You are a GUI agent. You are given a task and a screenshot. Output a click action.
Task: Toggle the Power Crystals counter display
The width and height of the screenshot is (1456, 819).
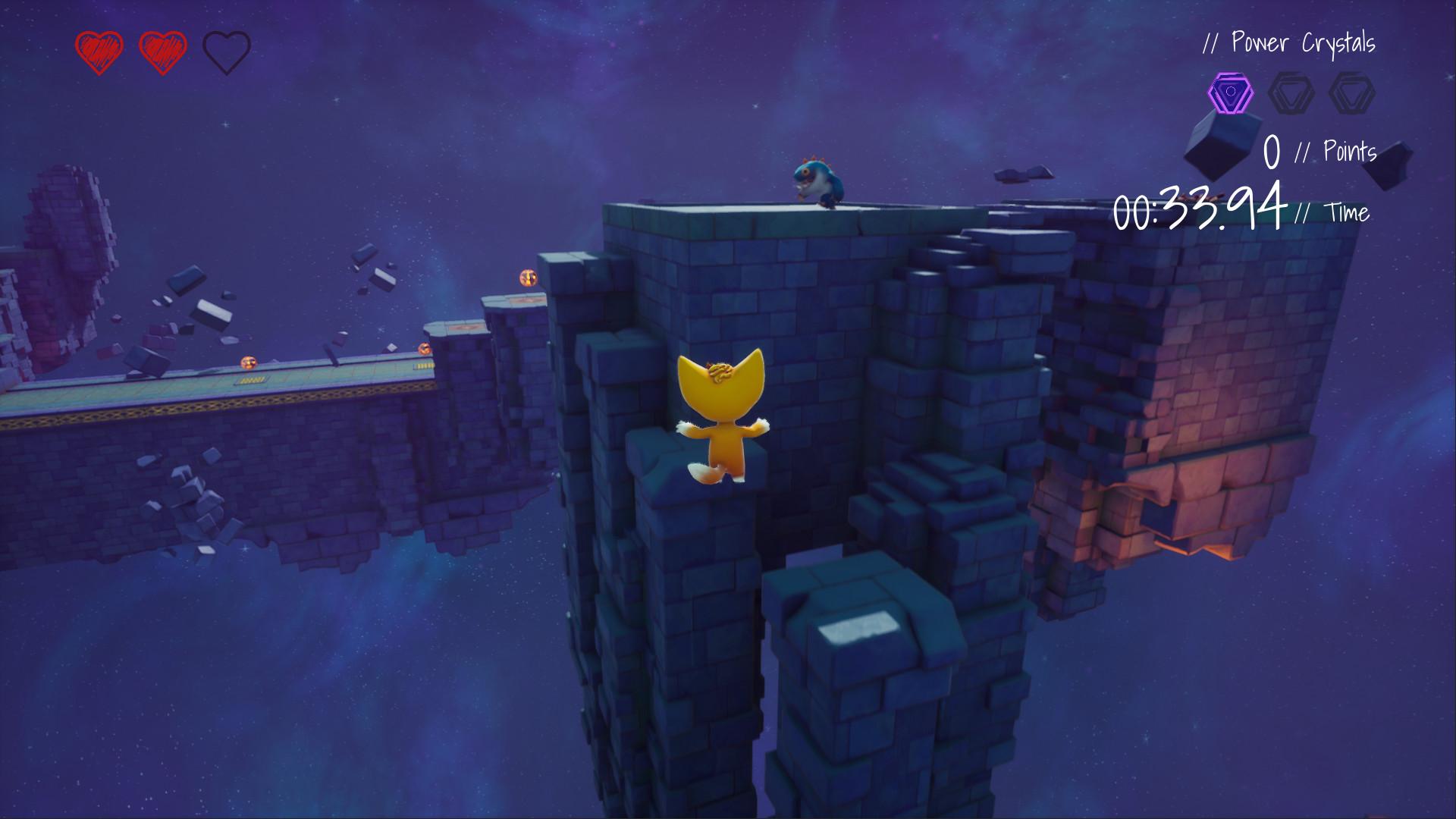tap(1289, 44)
